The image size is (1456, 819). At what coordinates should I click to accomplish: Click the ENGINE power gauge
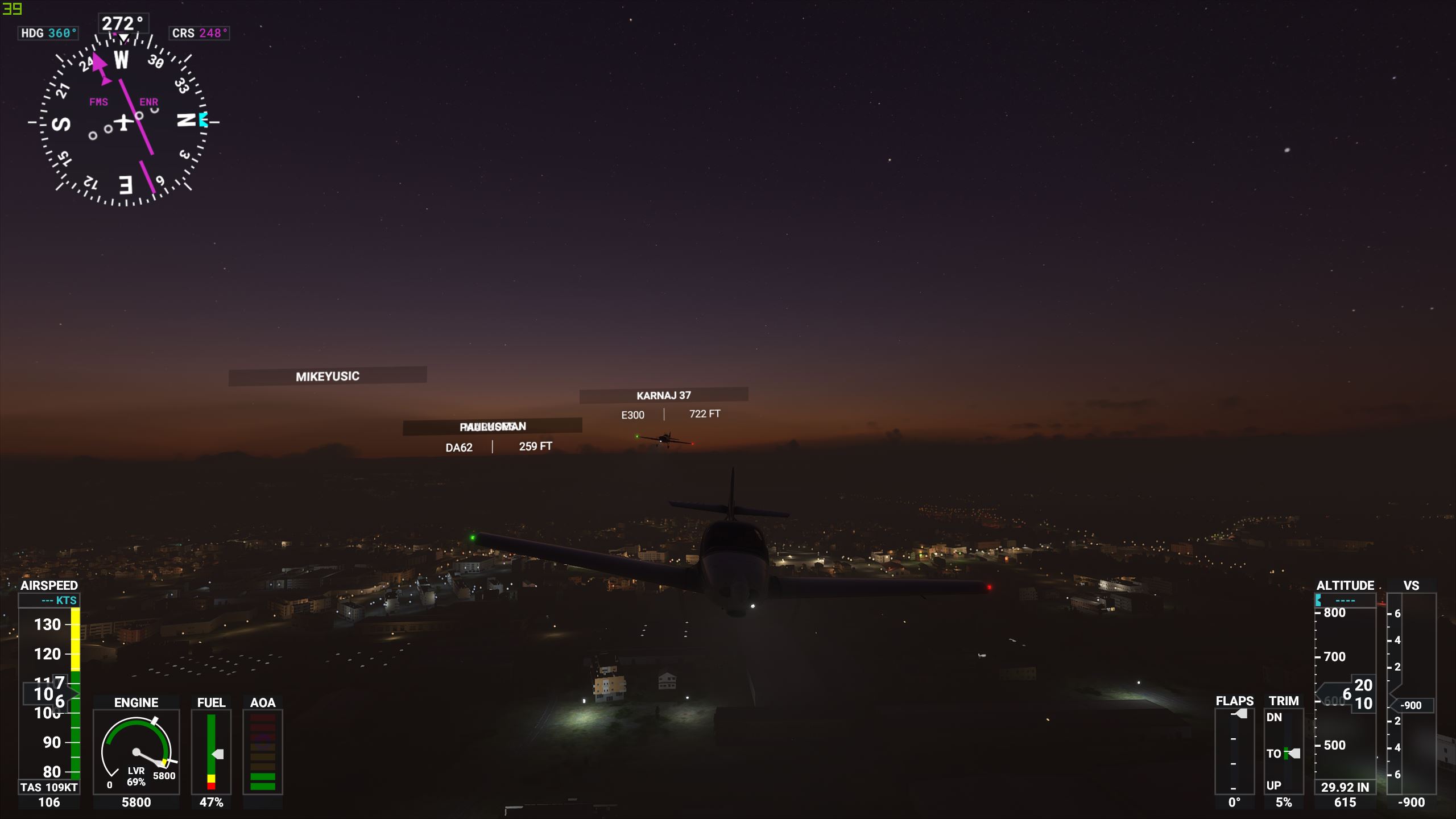(136, 751)
